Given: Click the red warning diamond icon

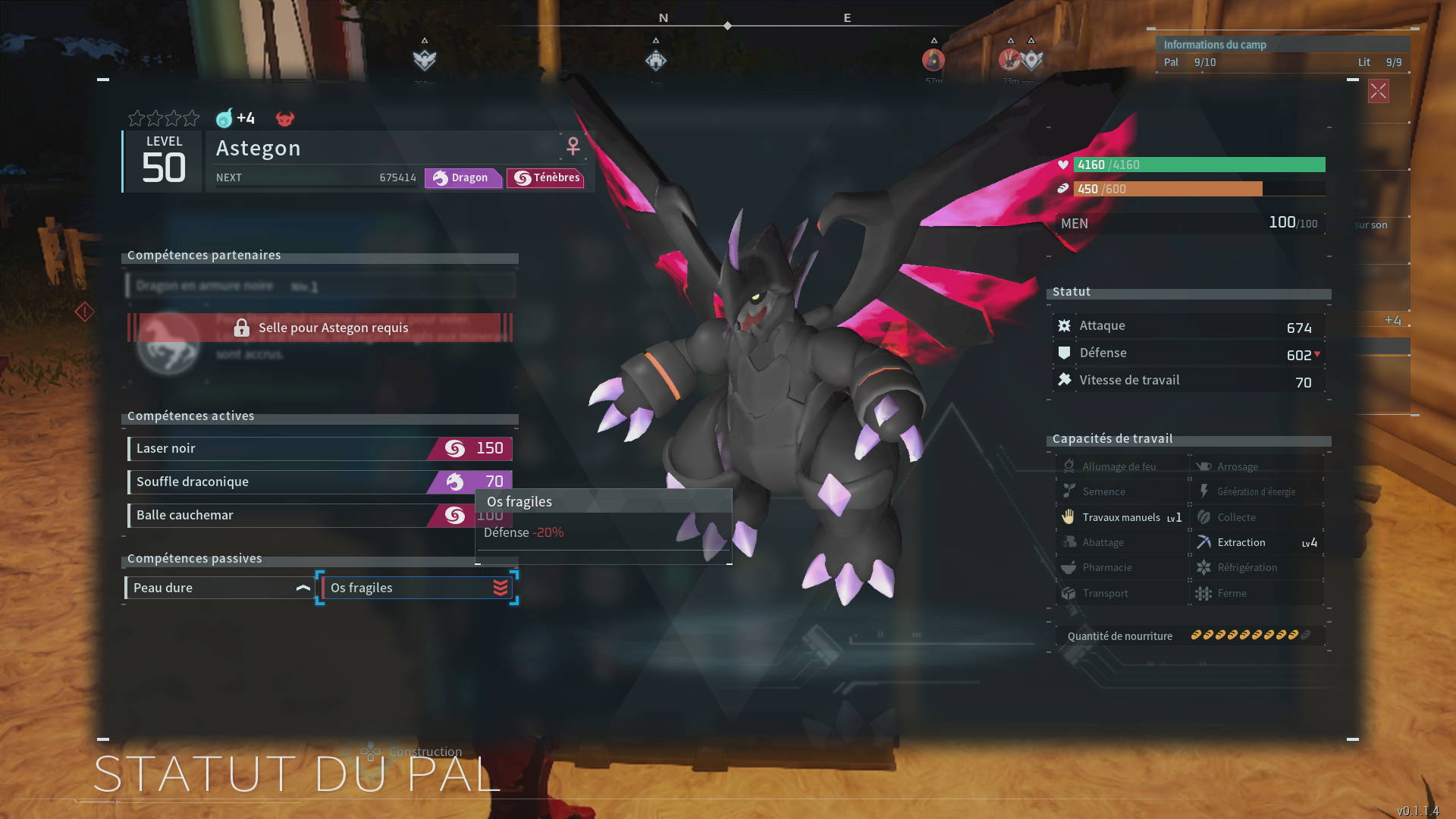Looking at the screenshot, I should (x=84, y=312).
